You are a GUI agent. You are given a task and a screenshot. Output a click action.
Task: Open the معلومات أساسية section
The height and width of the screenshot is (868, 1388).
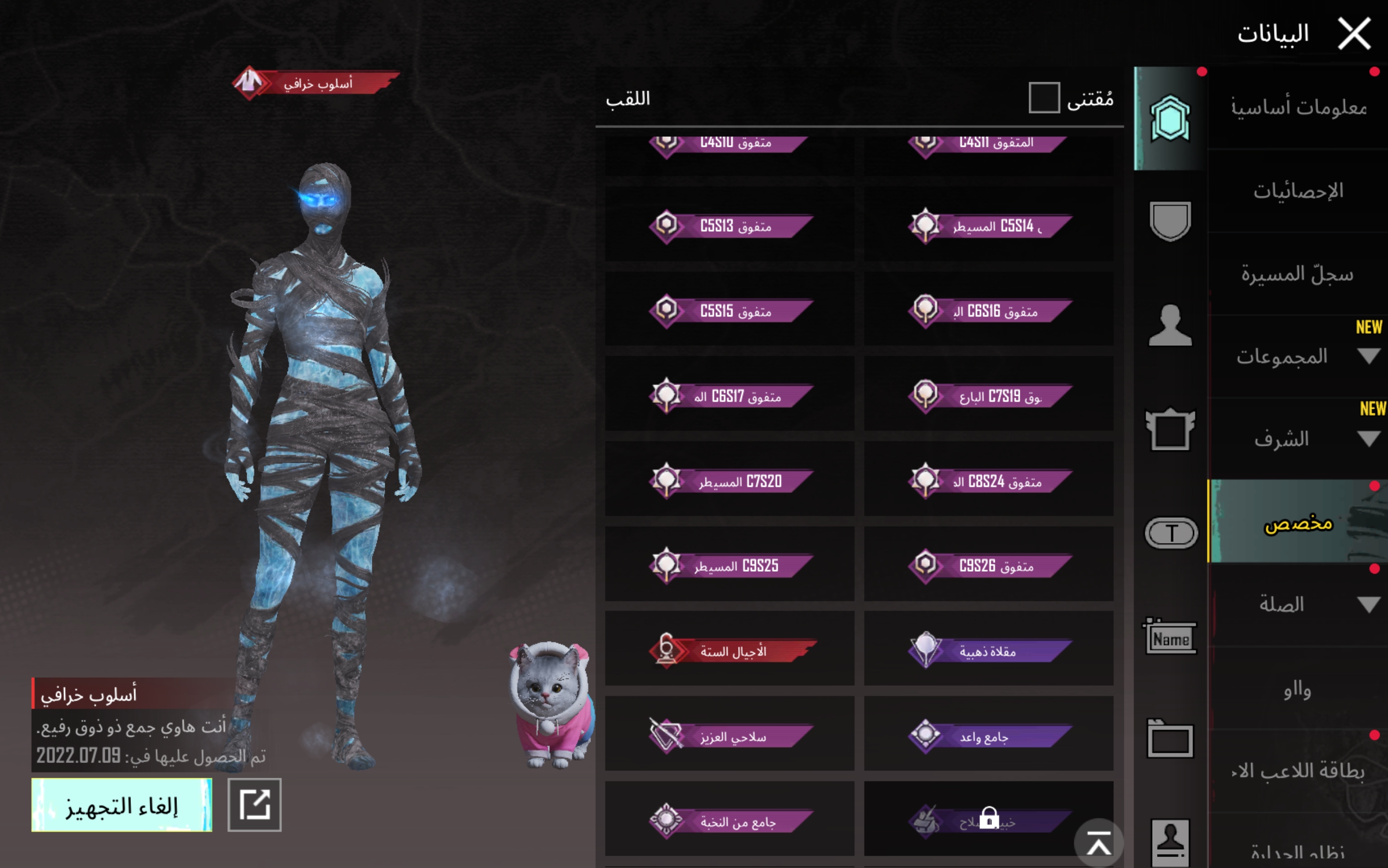pos(1298,108)
